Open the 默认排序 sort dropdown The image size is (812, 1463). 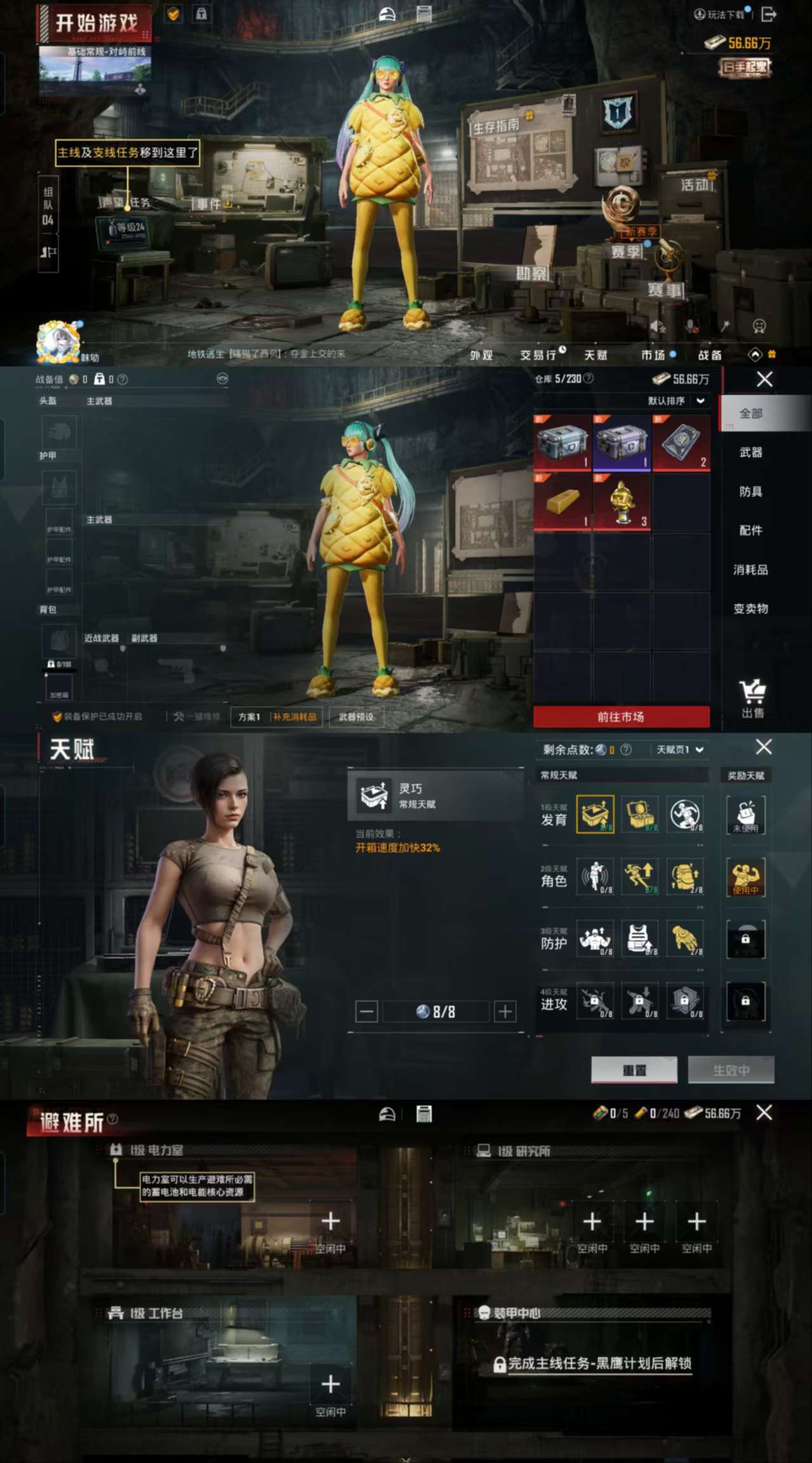676,401
